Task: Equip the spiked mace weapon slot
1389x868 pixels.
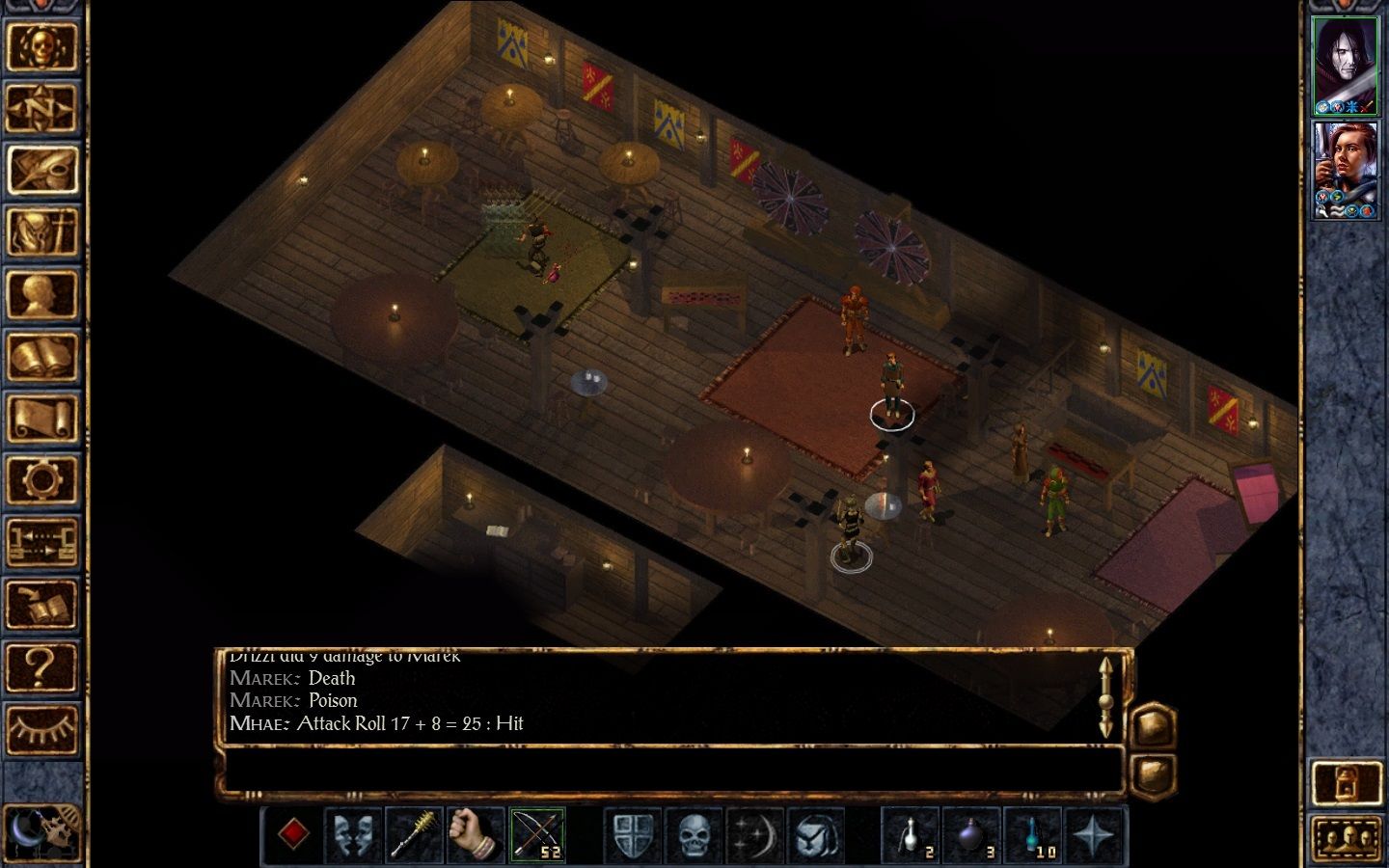Action: (x=414, y=834)
